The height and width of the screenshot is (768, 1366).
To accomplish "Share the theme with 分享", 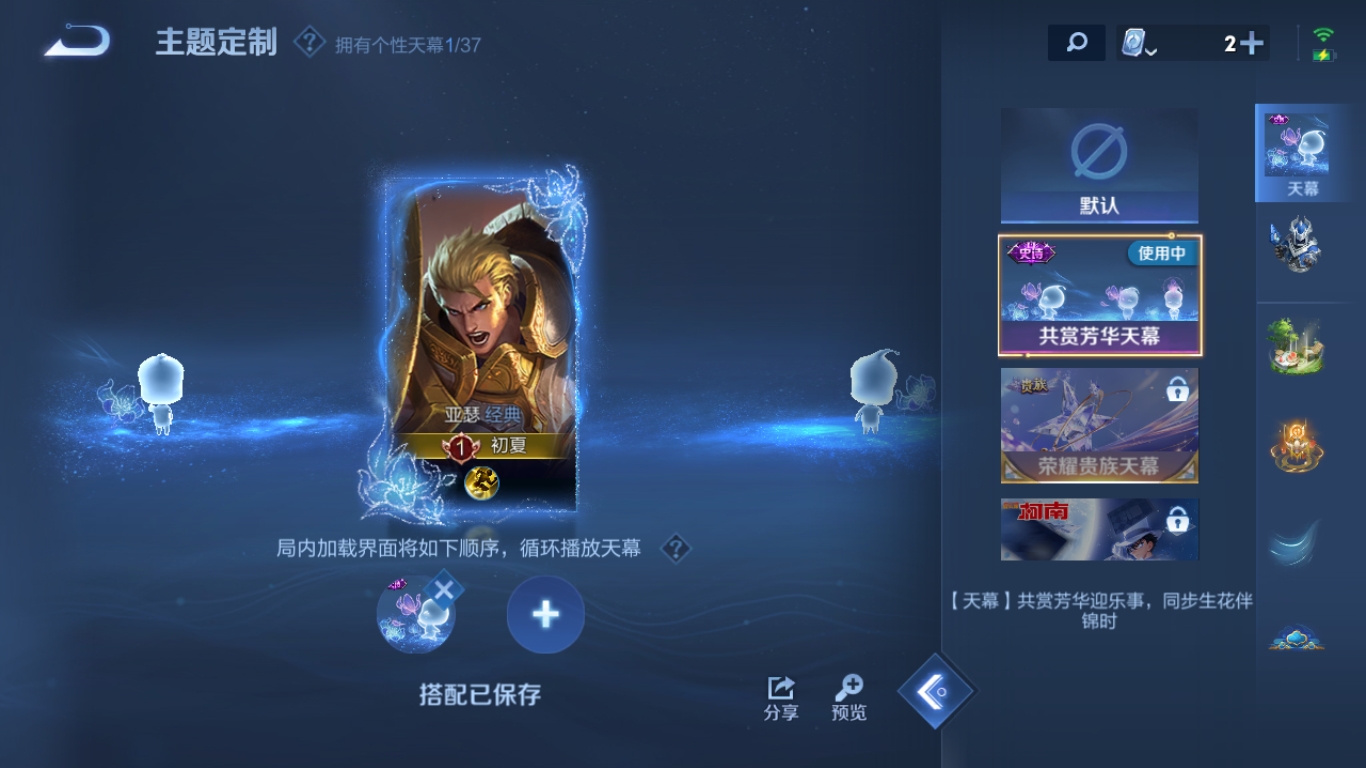I will click(781, 698).
